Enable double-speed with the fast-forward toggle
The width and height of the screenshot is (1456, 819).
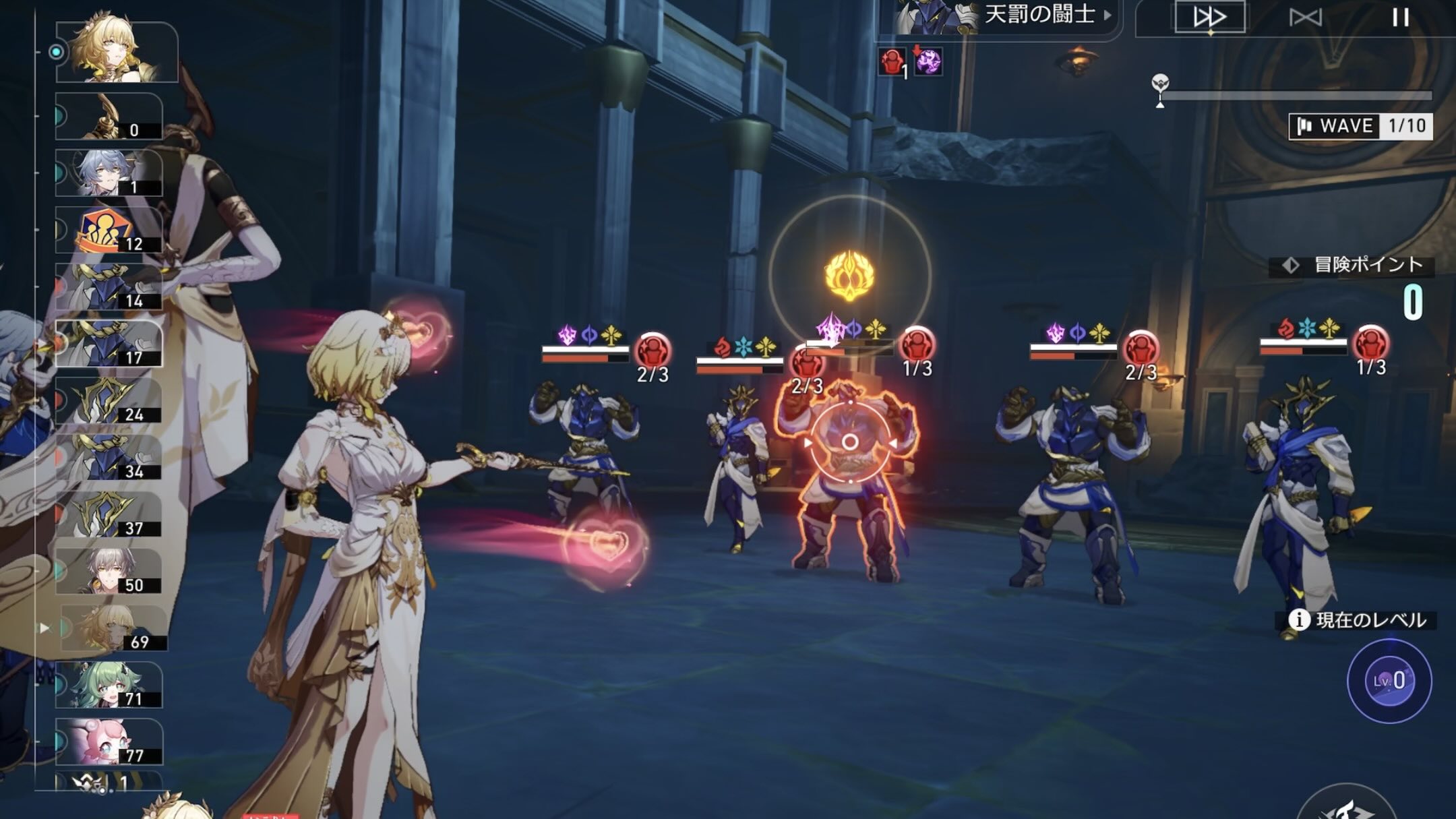tap(1211, 17)
